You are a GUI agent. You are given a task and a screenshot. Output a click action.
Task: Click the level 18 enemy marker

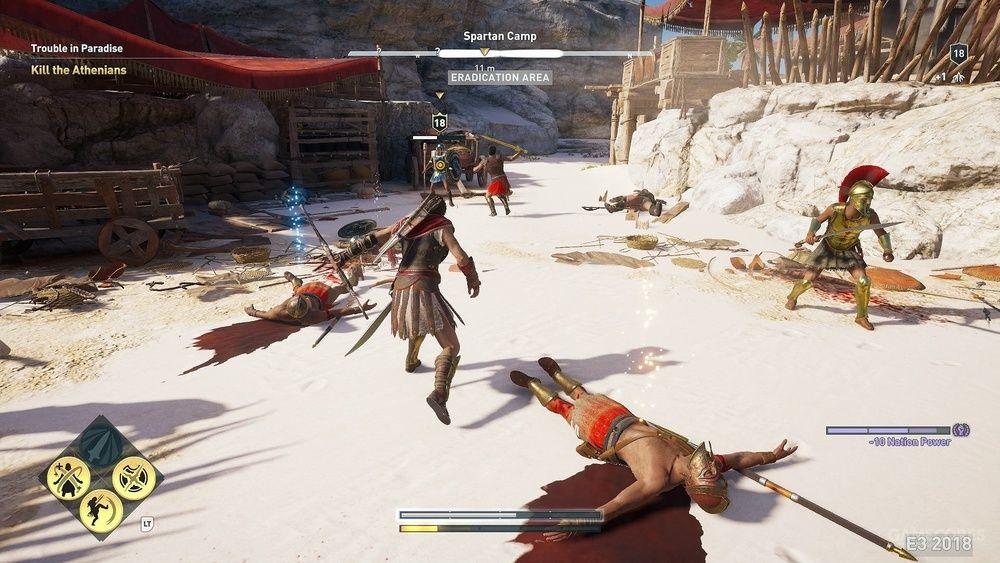[439, 122]
